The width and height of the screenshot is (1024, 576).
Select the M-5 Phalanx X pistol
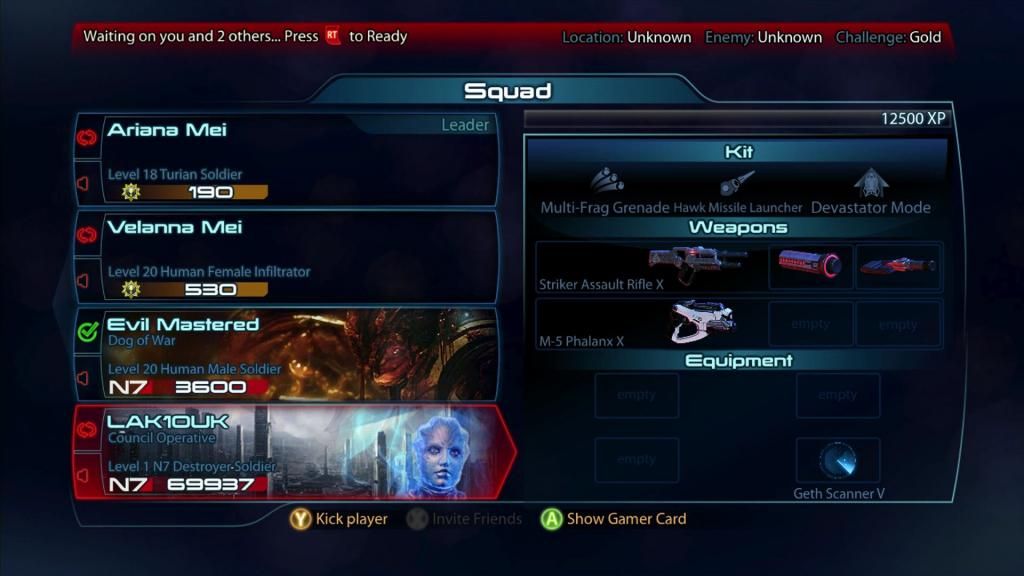(650, 324)
